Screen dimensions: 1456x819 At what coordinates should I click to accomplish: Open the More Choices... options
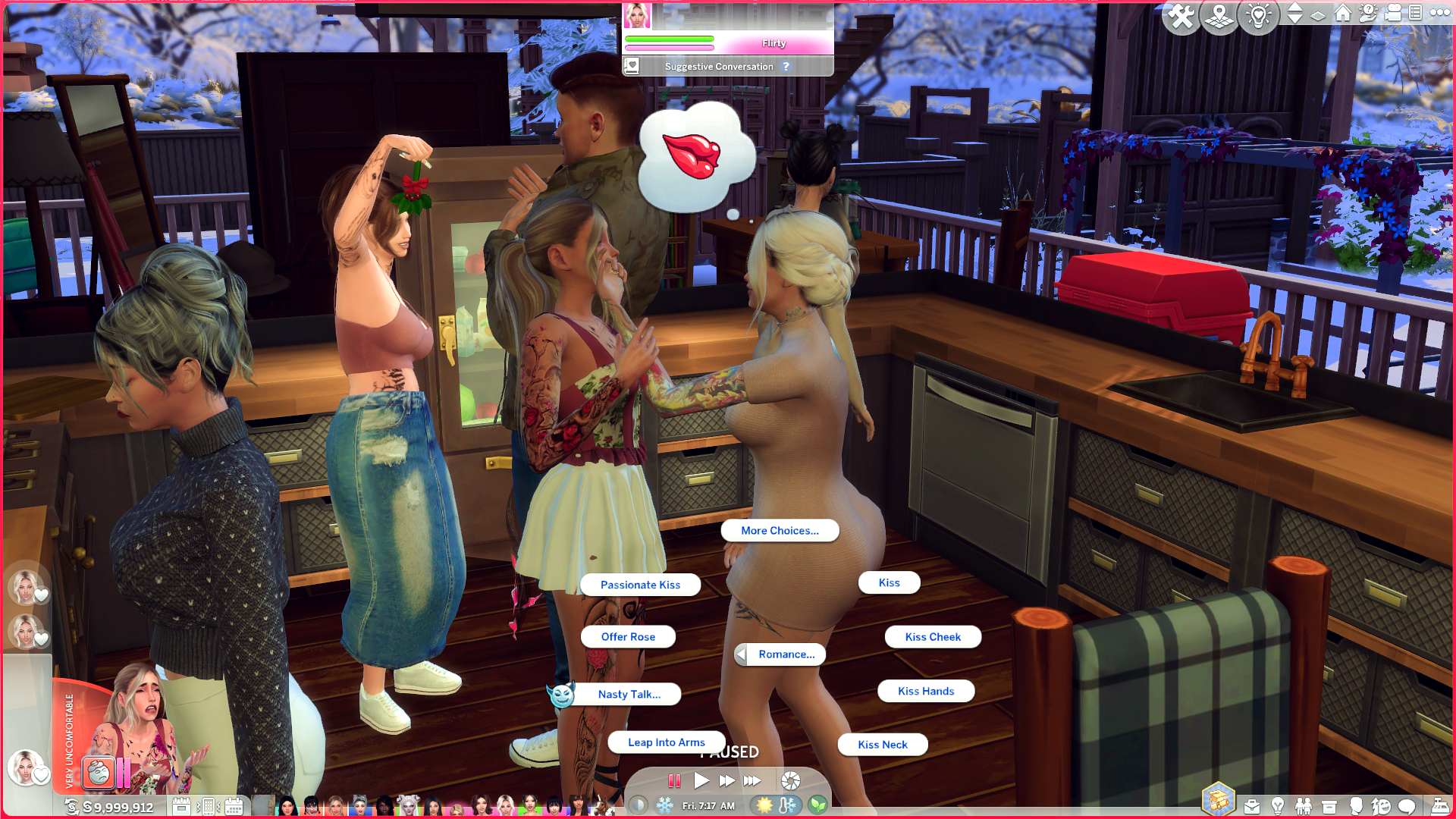(x=780, y=530)
